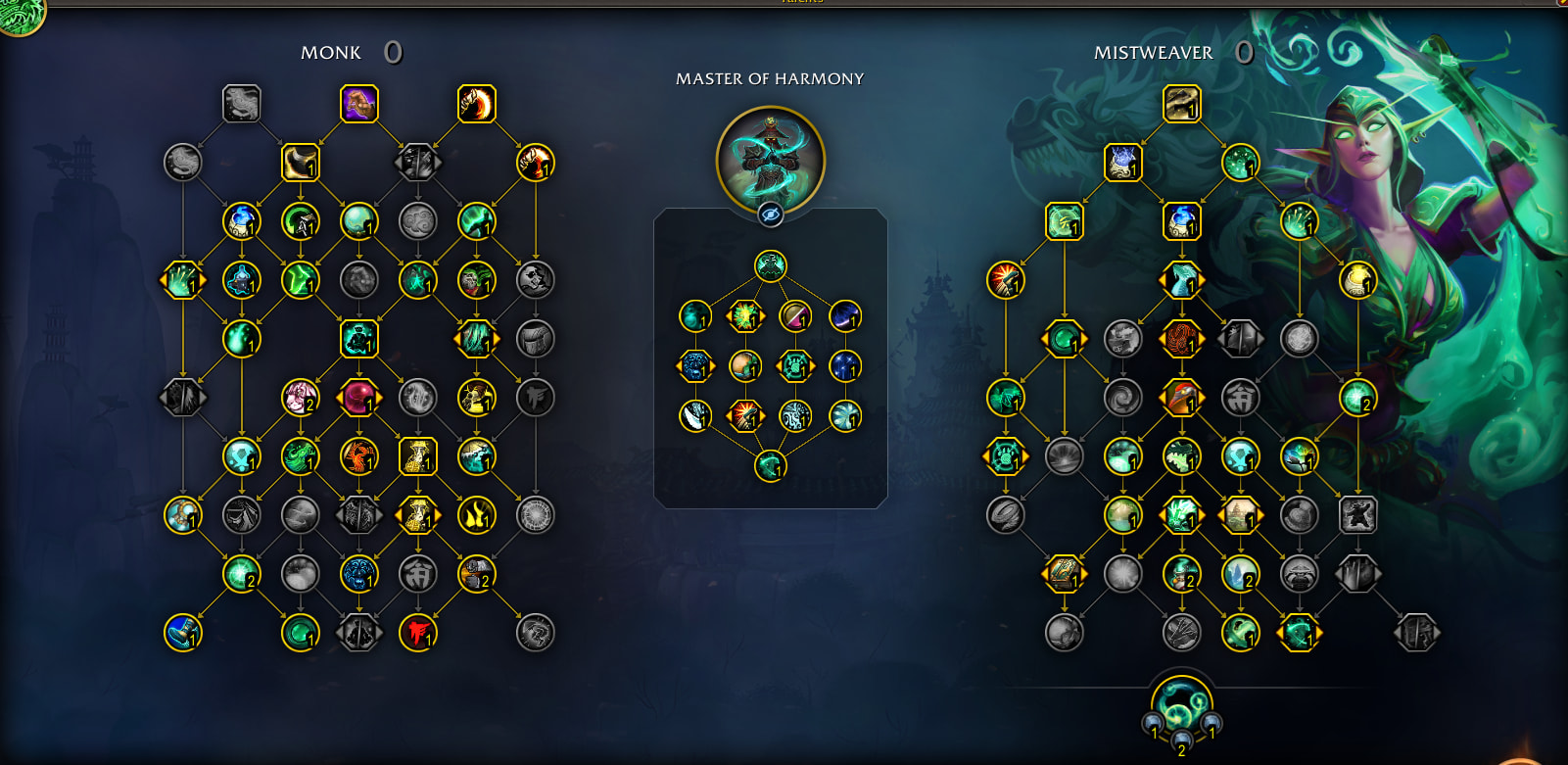Viewport: 1568px width, 765px height.
Task: Pick the red-orange palm strike Mistweaver talent
Action: pyautogui.click(x=1006, y=280)
